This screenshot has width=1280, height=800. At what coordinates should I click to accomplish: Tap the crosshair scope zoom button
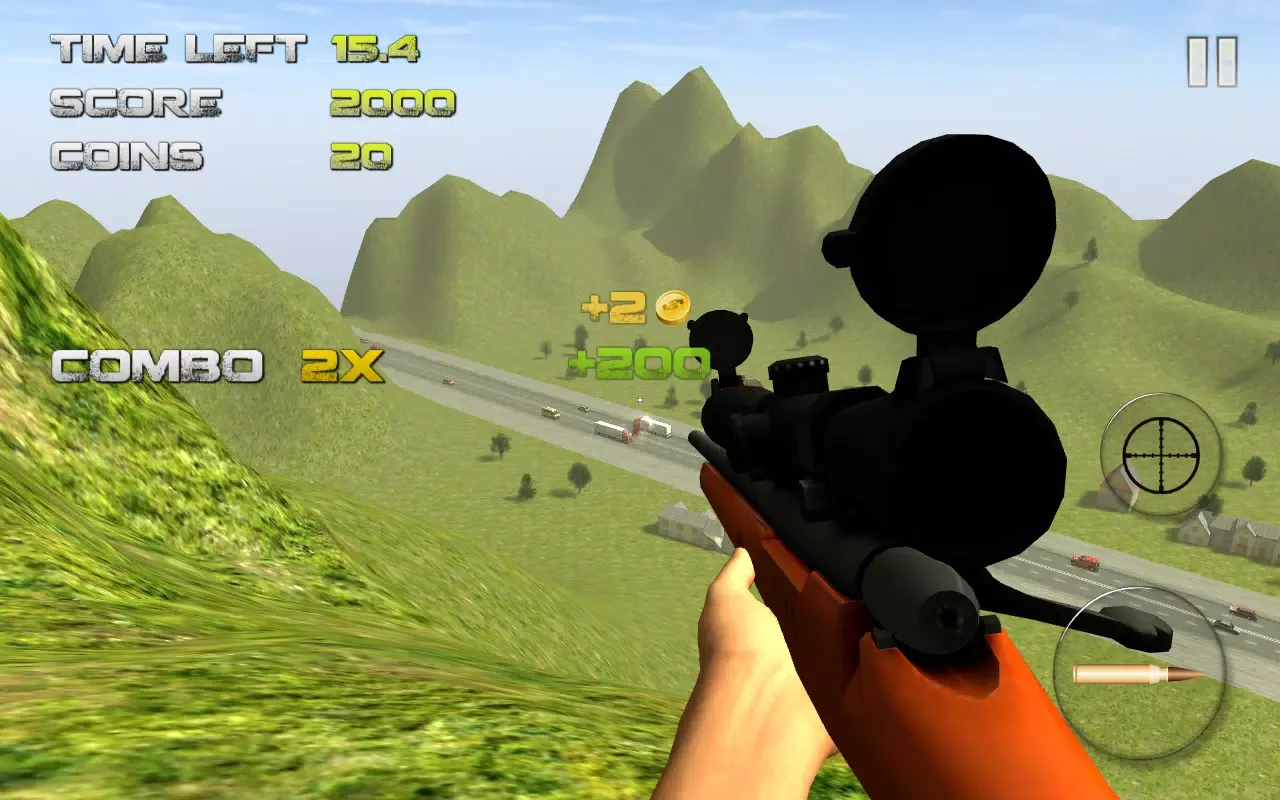pos(1160,454)
